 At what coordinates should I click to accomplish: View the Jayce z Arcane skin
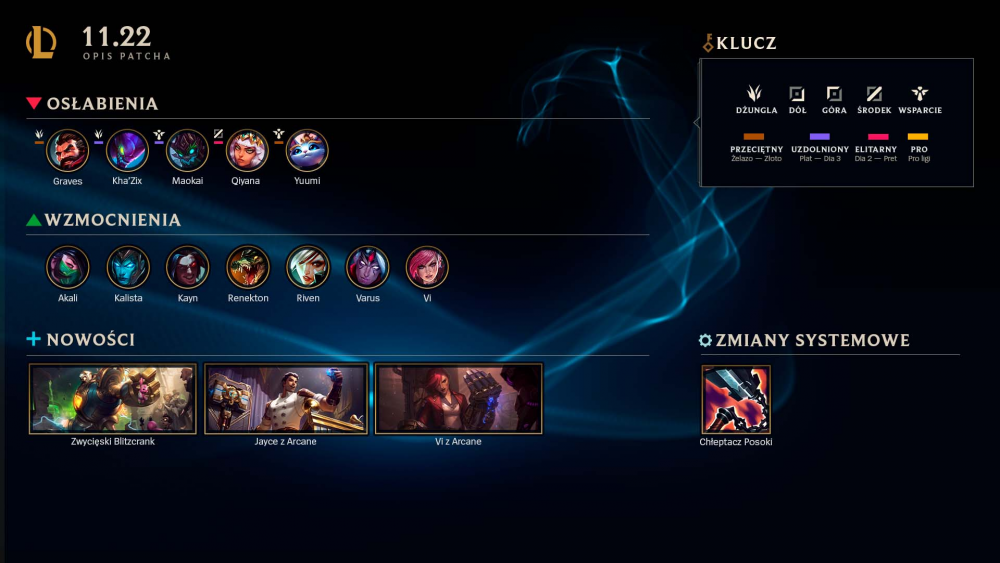[286, 398]
